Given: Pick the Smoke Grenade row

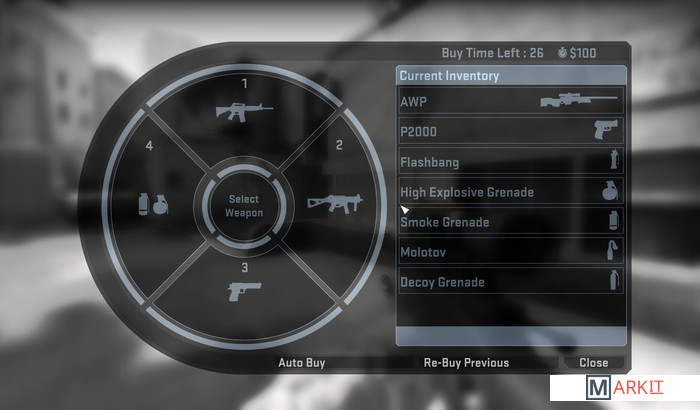Looking at the screenshot, I should click(510, 222).
